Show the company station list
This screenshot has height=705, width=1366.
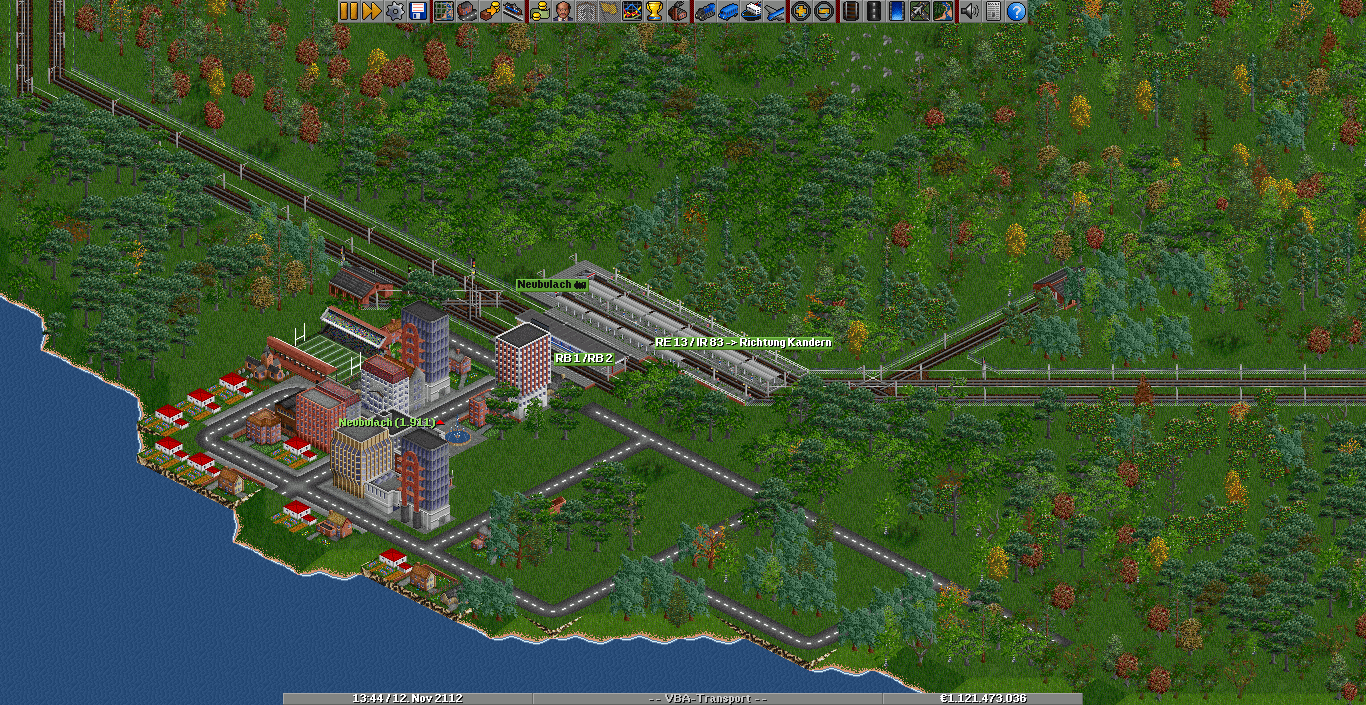click(x=513, y=11)
